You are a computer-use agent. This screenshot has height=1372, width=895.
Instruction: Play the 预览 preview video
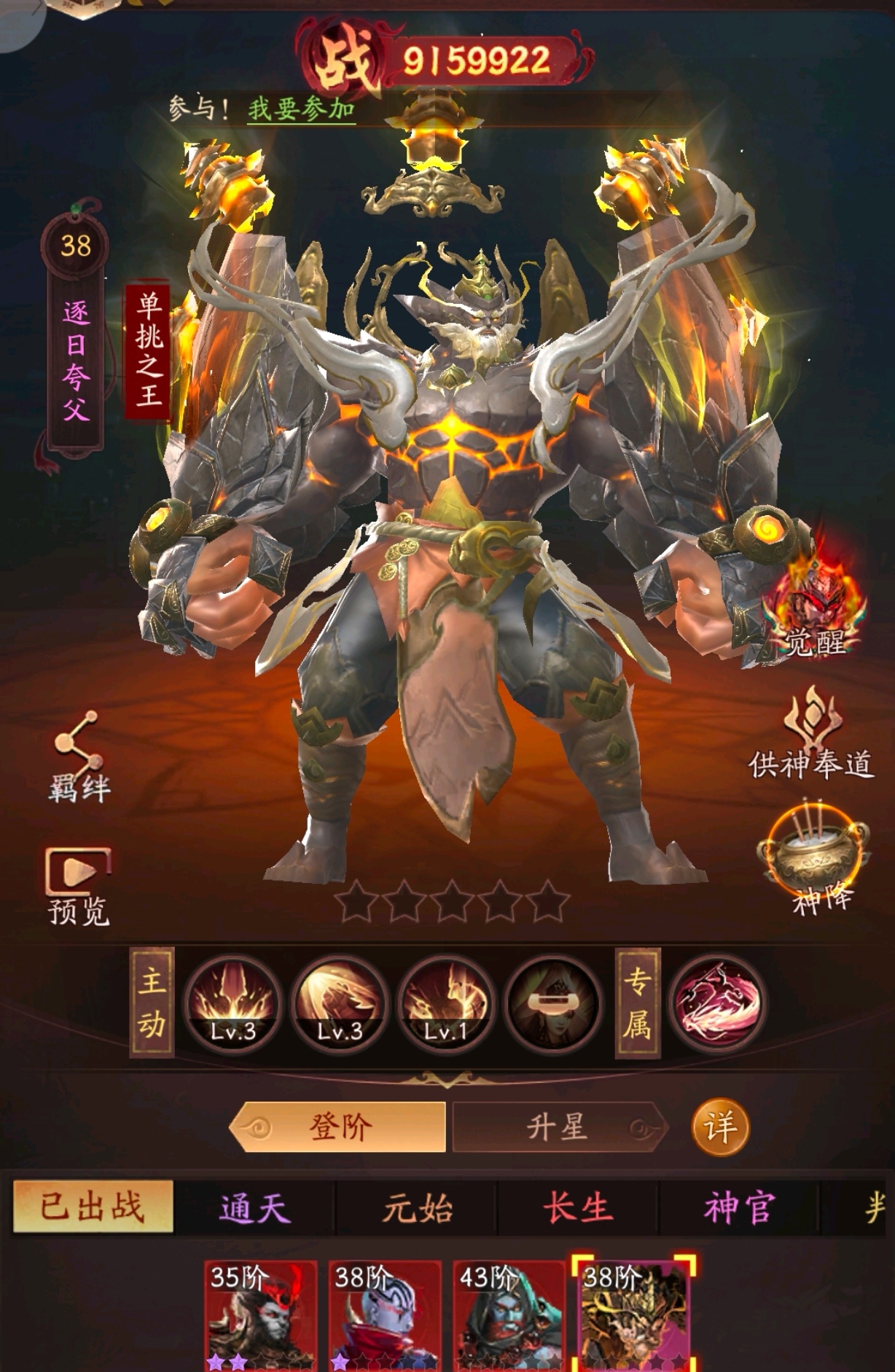tap(78, 885)
